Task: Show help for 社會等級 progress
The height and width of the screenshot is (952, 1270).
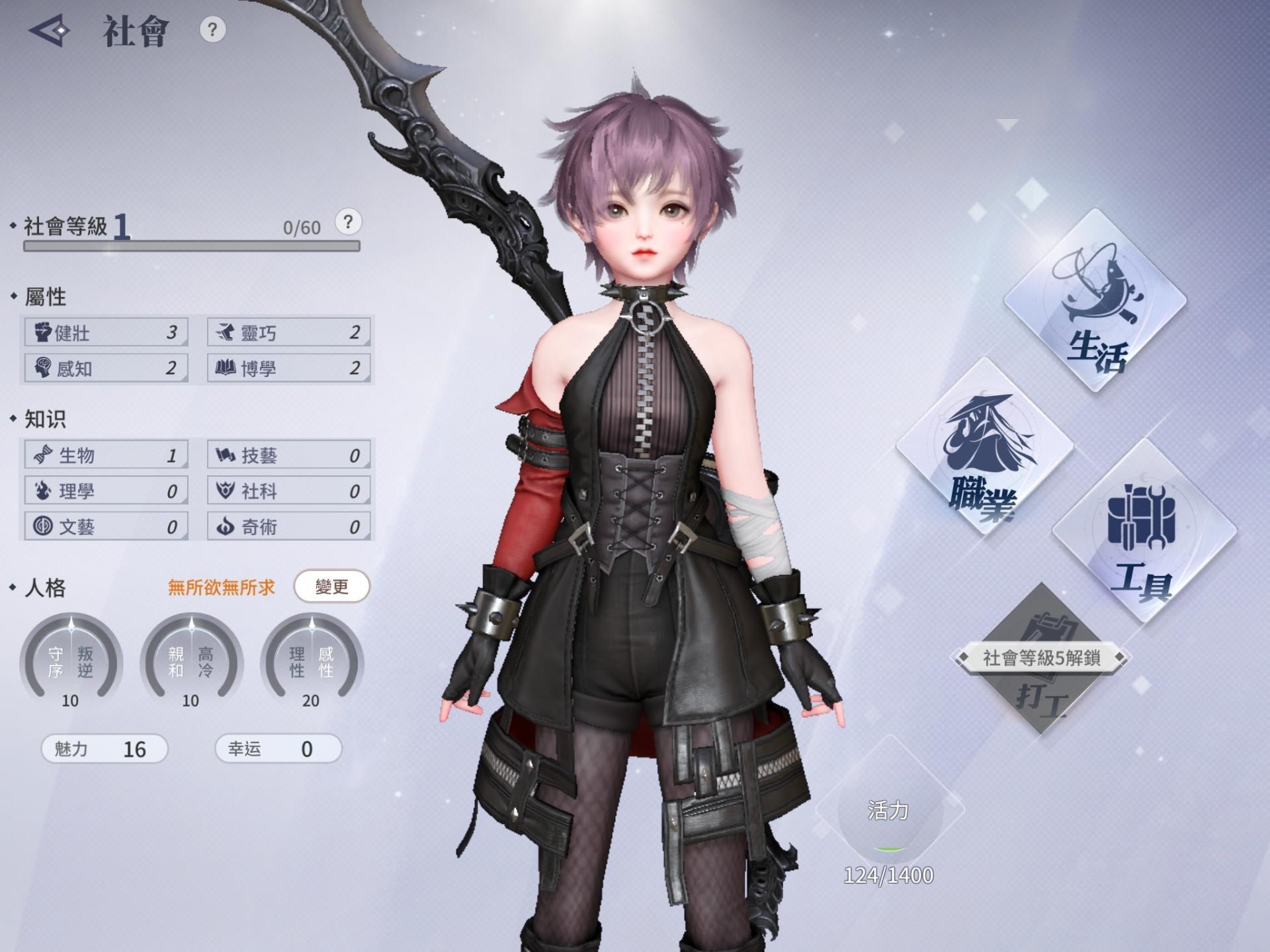Action: tap(348, 222)
